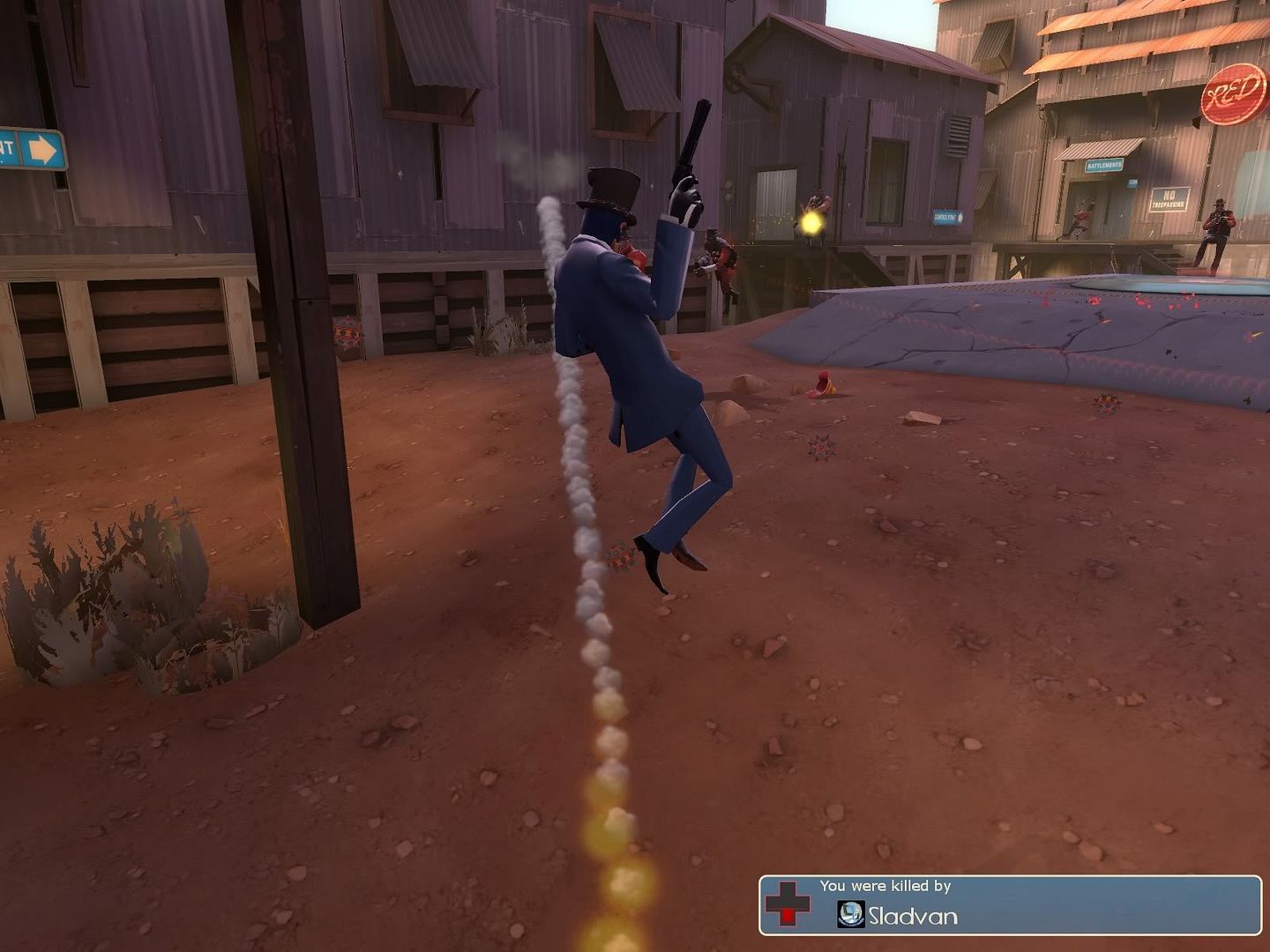Click Sladvan's Steam avatar in the kill panel
This screenshot has height=952, width=1270.
(850, 914)
